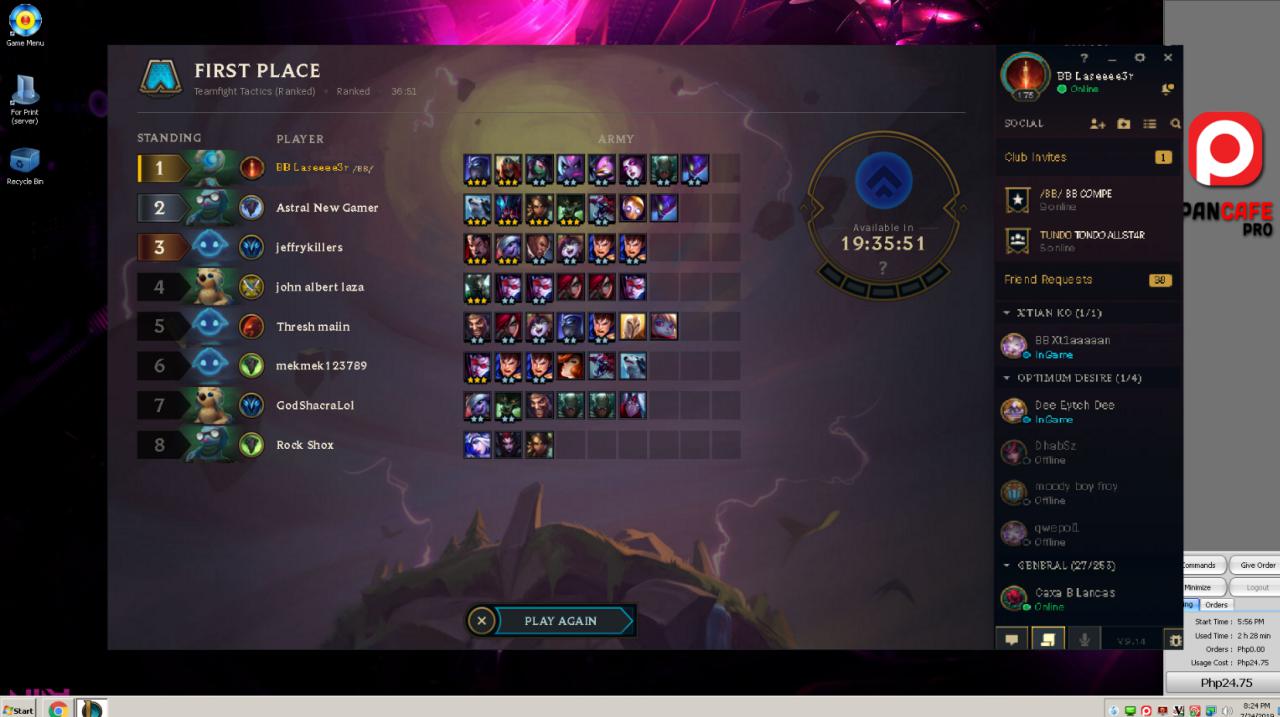Close the League client window
Screen dimensions: 1280x717
coord(1167,58)
